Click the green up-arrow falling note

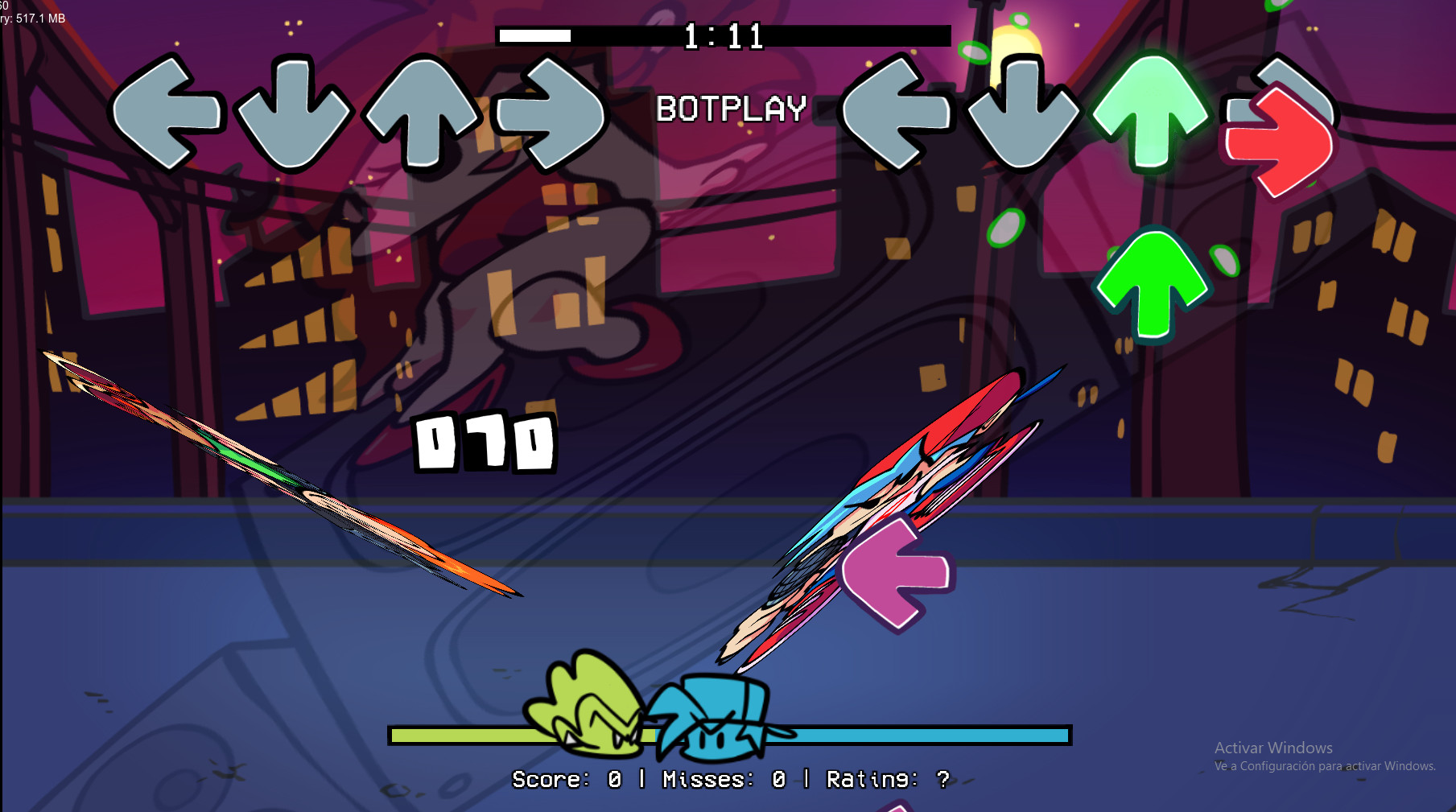coord(1153,286)
